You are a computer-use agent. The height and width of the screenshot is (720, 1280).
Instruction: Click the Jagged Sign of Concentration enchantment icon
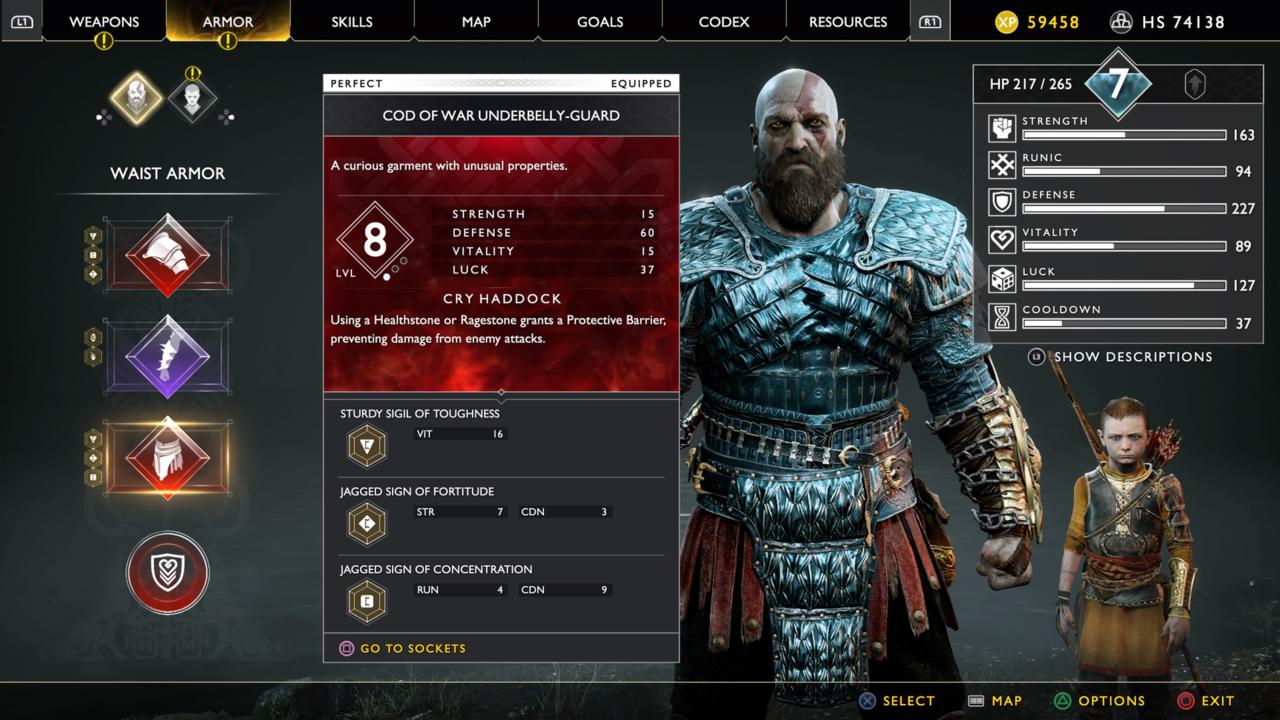point(366,601)
